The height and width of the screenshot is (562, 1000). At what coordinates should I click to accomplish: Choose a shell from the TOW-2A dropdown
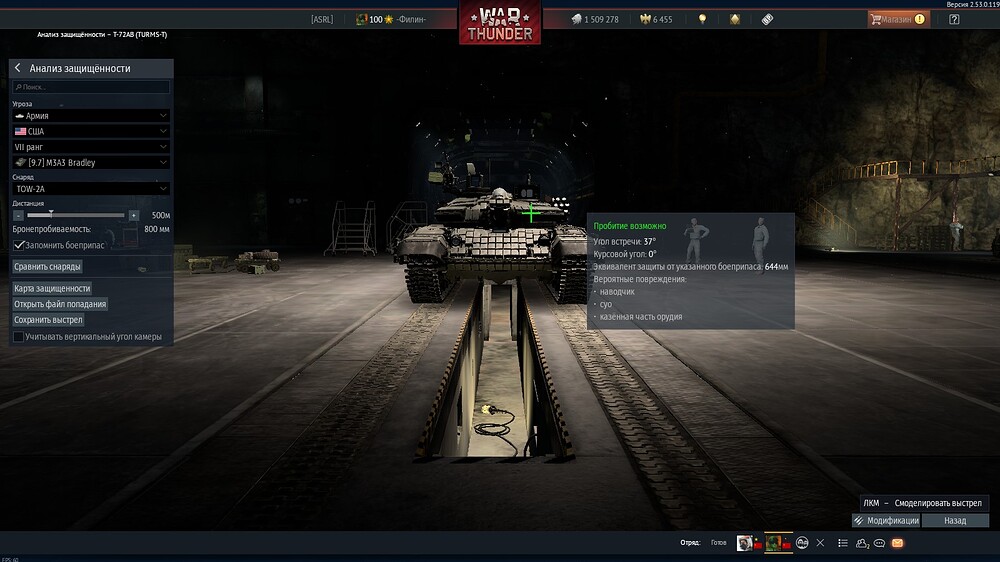point(91,188)
